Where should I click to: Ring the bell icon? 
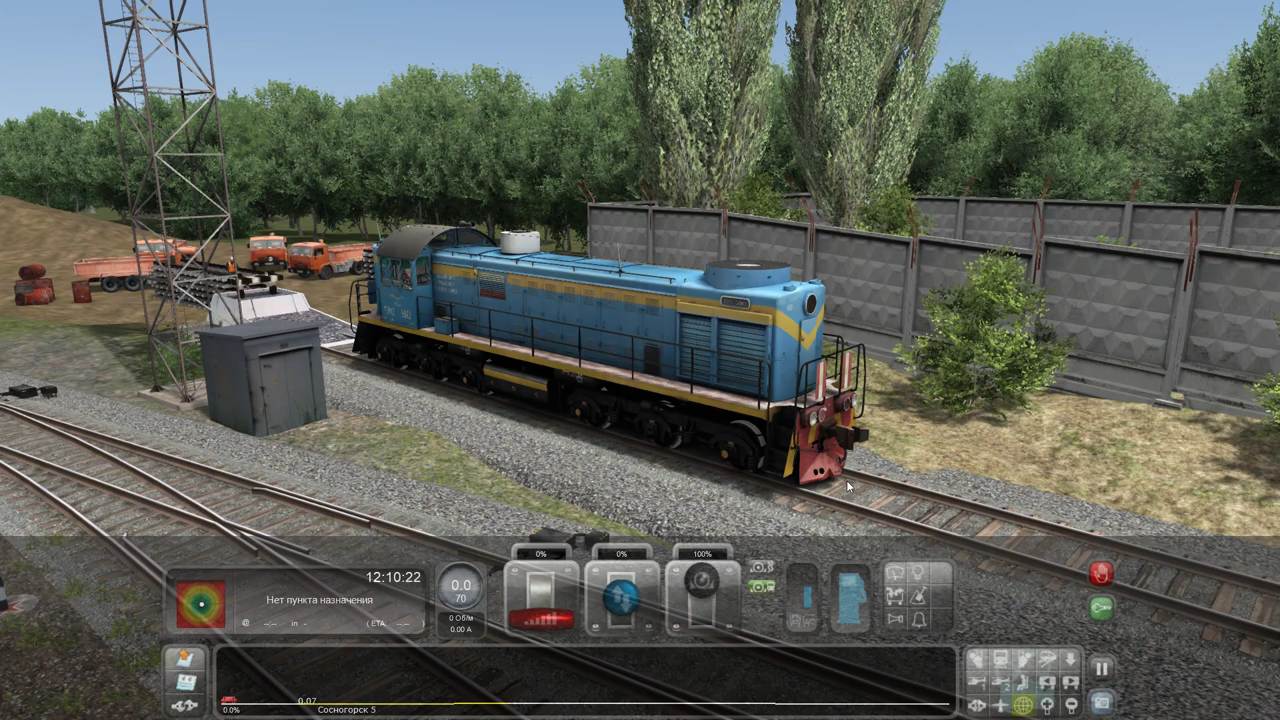click(918, 620)
